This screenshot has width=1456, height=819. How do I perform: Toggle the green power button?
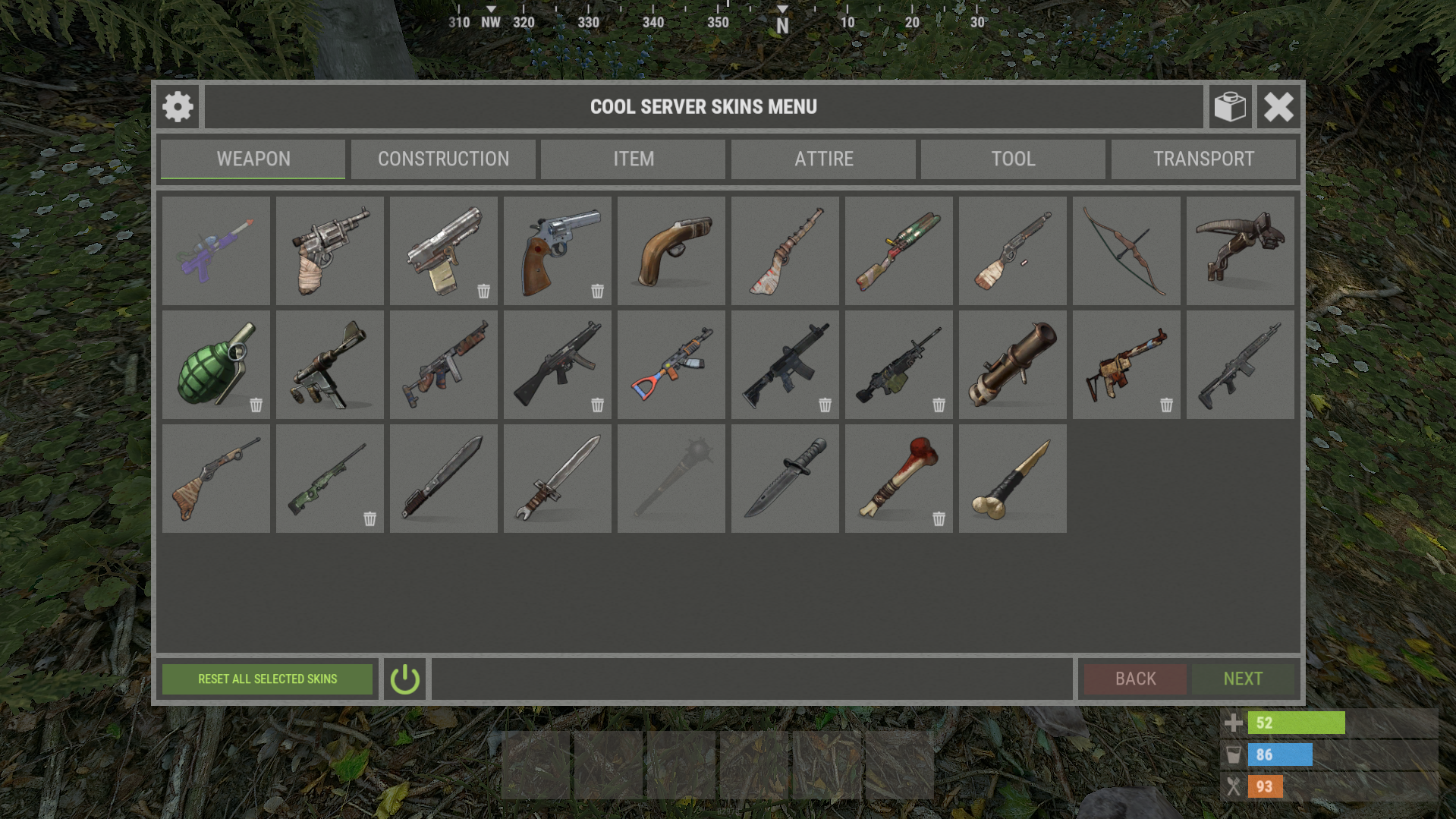(404, 679)
